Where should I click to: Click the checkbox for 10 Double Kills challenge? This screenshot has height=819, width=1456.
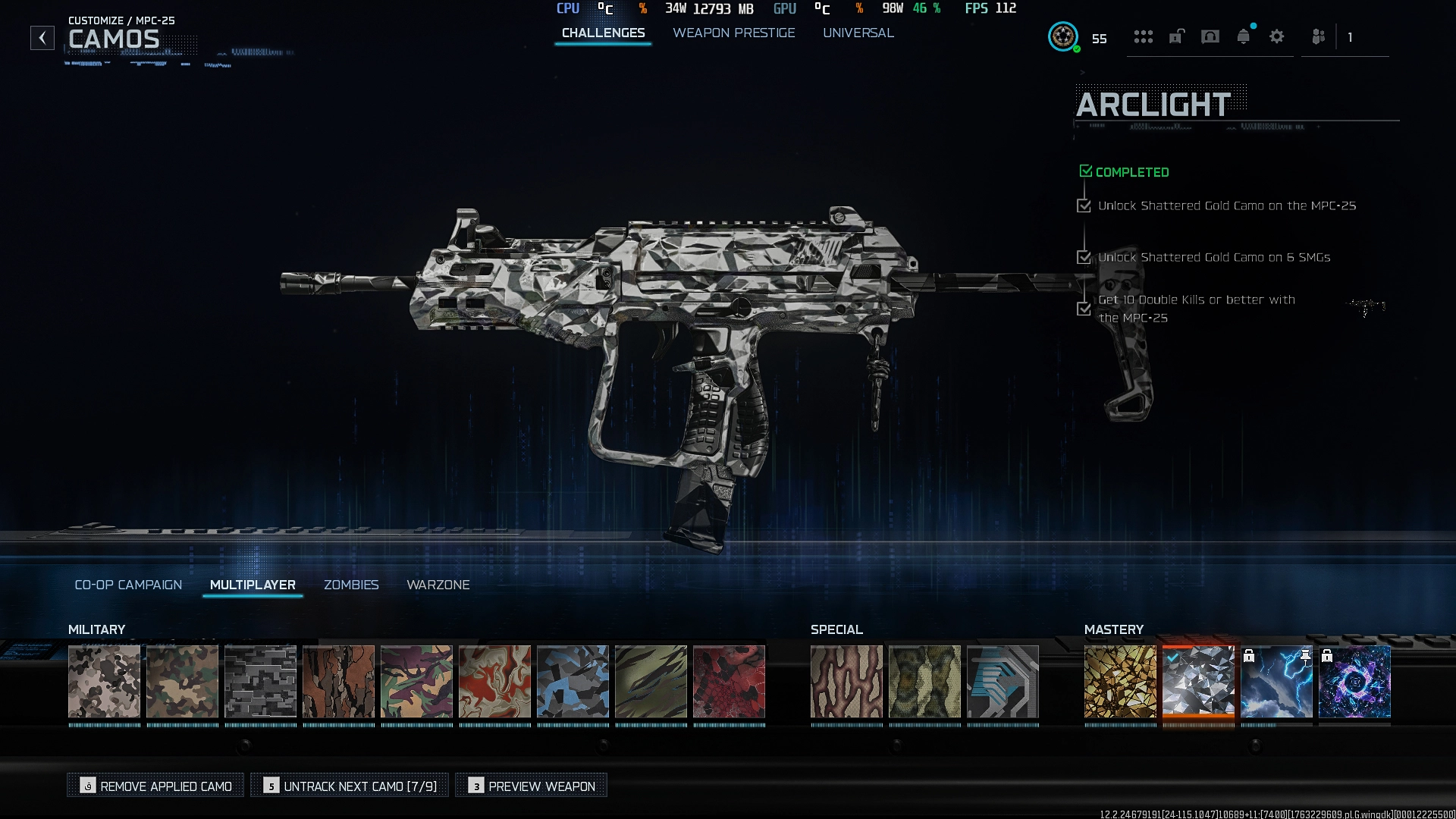coord(1084,308)
